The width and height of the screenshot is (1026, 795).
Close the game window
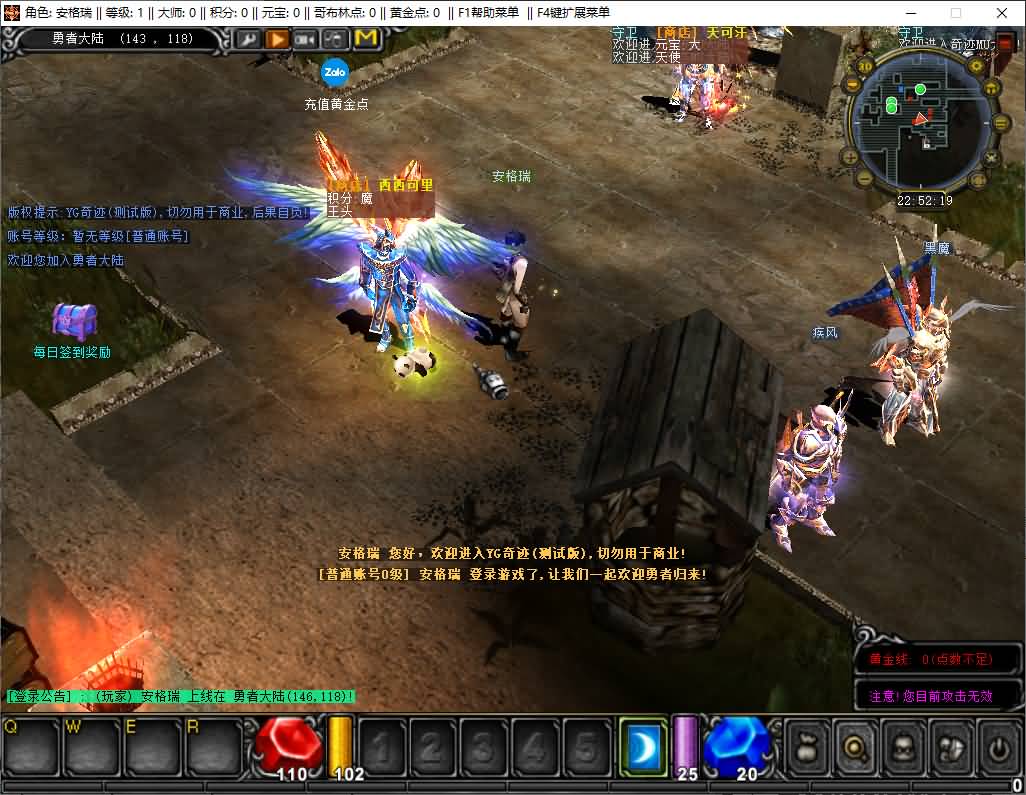1002,13
